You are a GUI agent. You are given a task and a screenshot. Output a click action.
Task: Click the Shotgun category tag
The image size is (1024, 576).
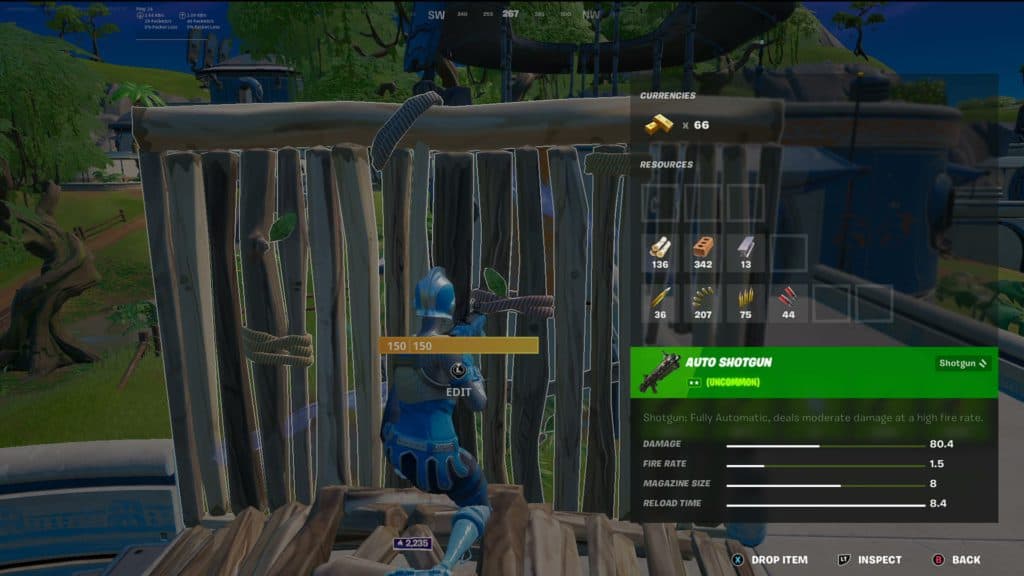pos(964,364)
